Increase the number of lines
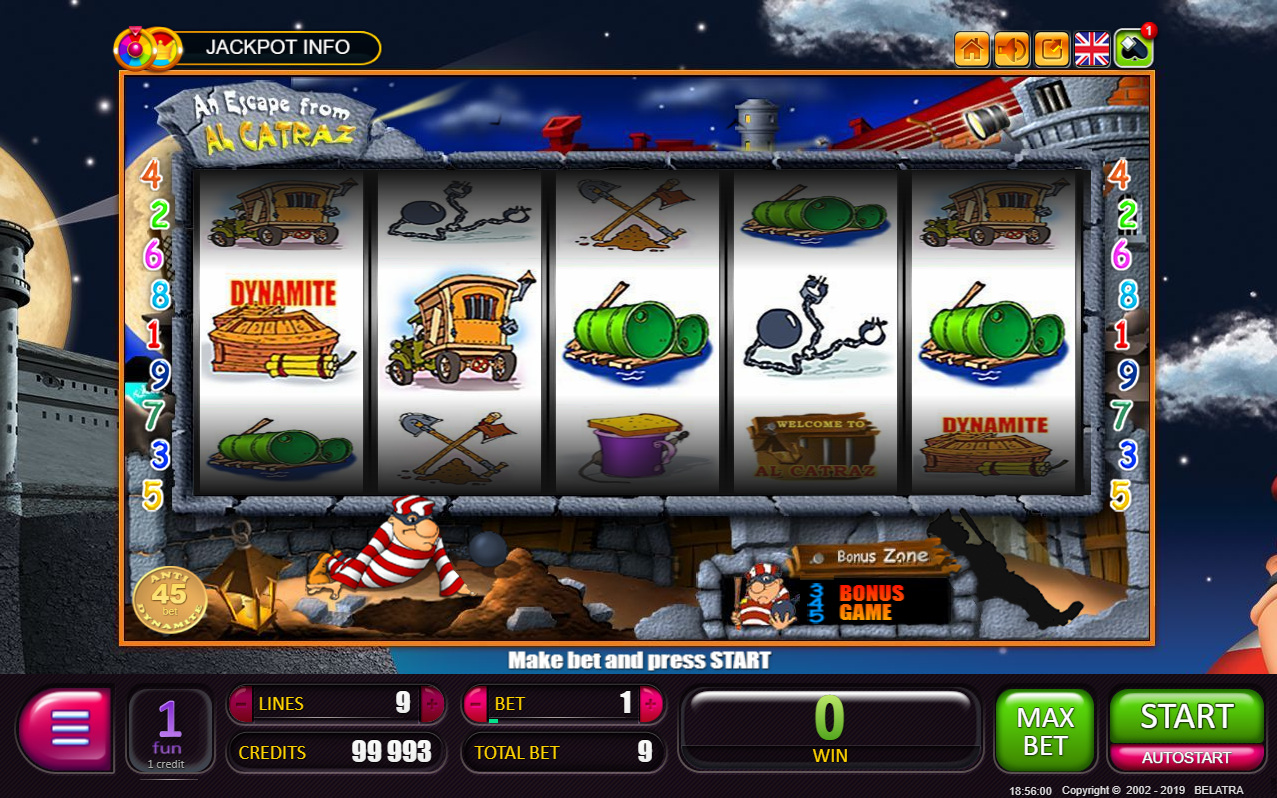The width and height of the screenshot is (1277, 798). point(431,704)
